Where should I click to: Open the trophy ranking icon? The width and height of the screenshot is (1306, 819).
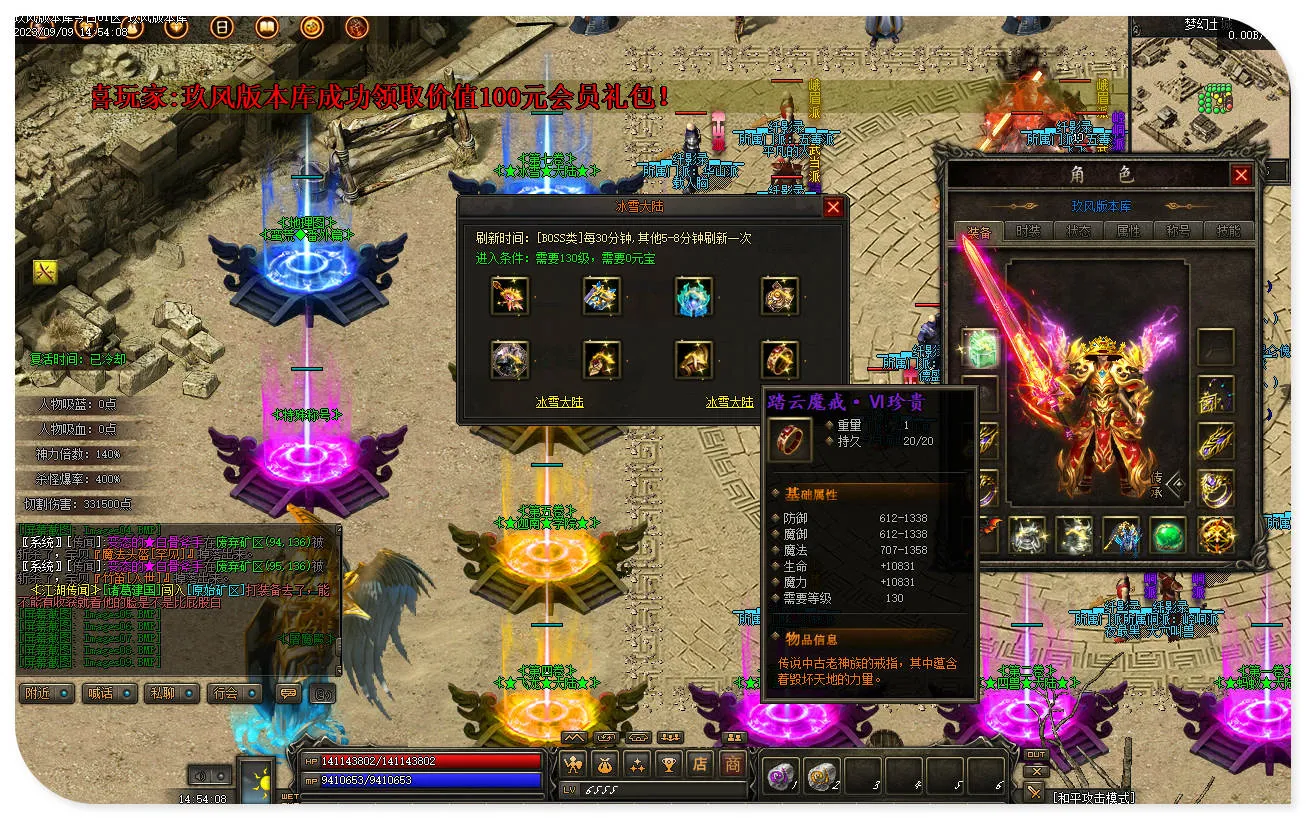click(668, 765)
